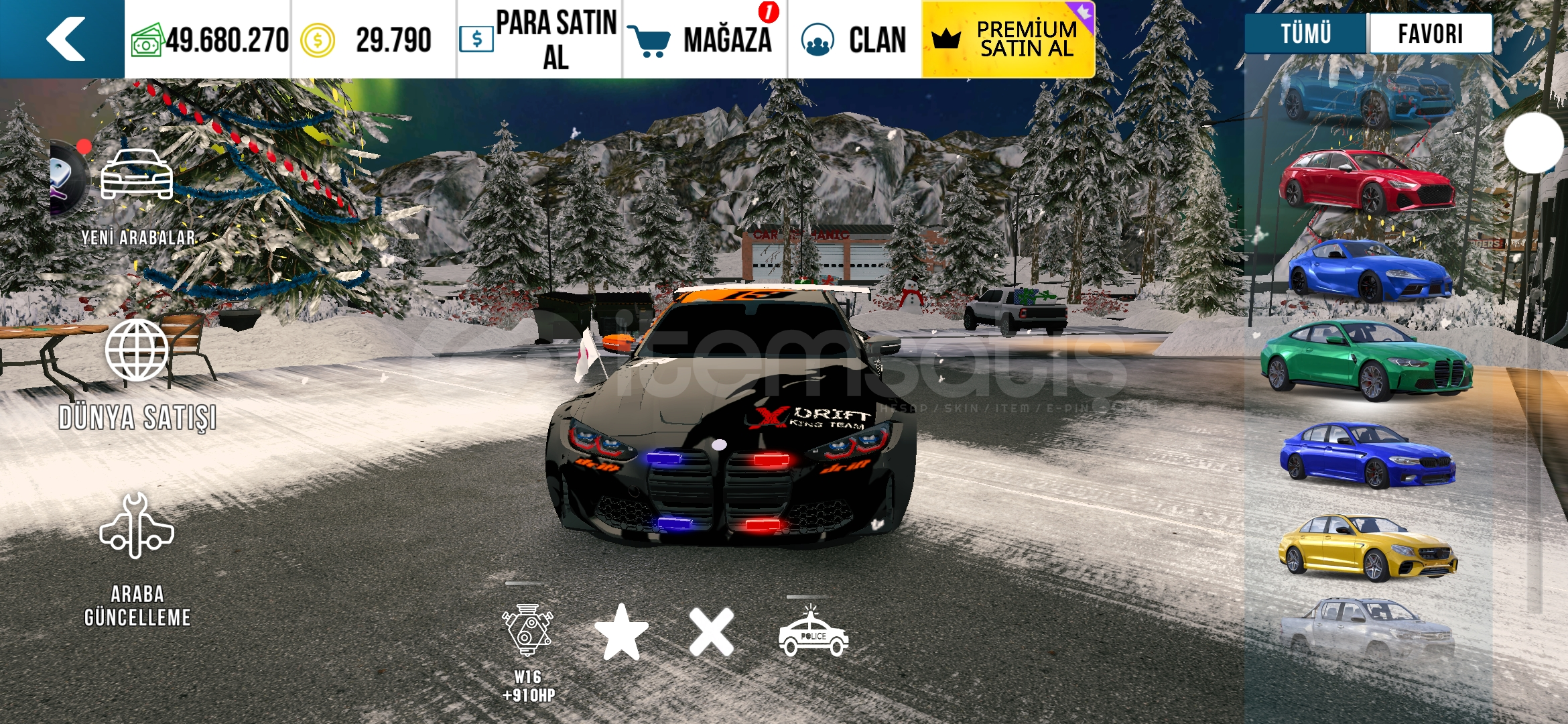This screenshot has height=724, width=1568.
Task: Select the green sedan thumbnail
Action: (x=1367, y=362)
